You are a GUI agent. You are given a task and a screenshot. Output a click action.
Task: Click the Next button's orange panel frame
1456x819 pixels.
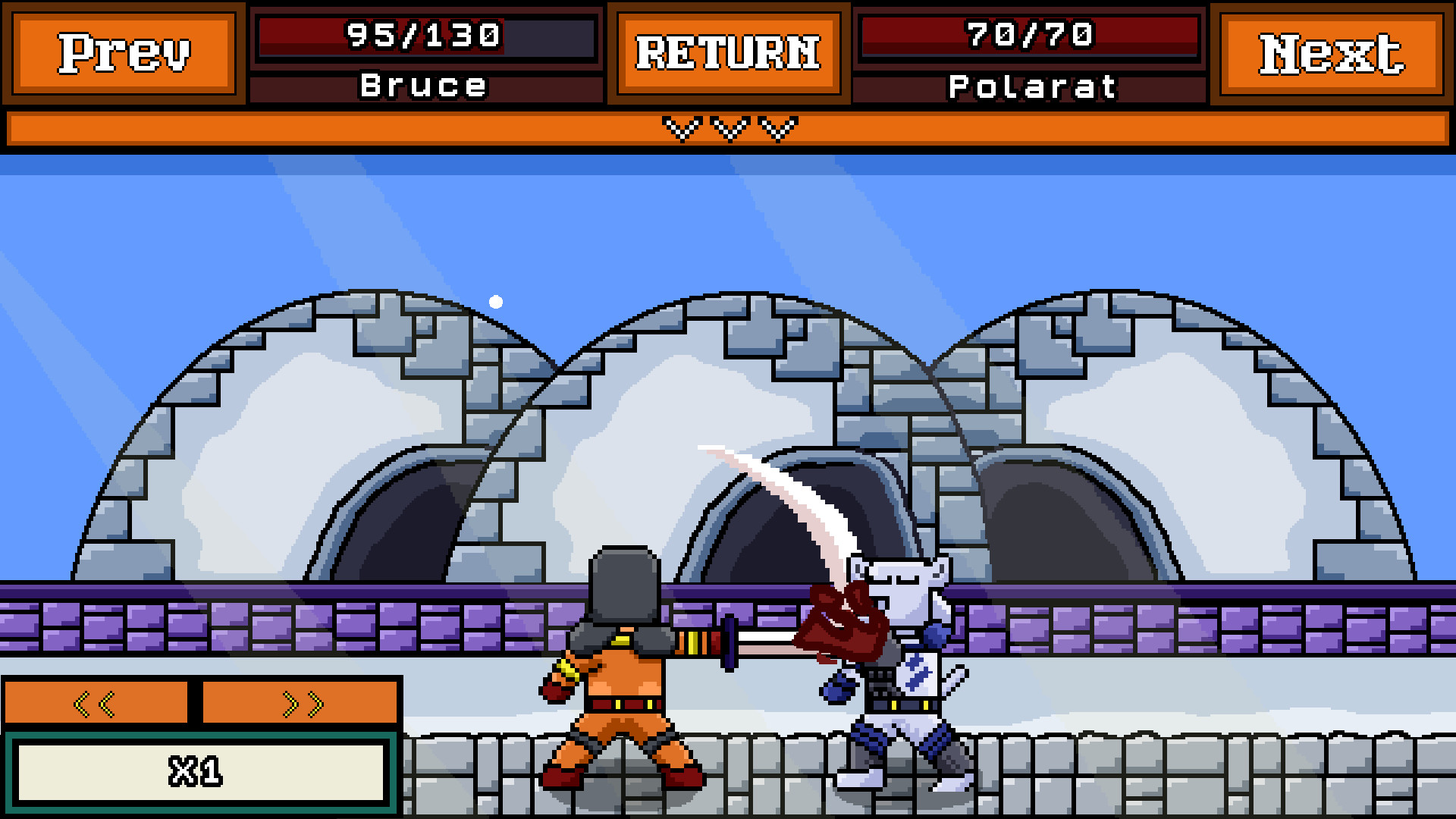click(x=1332, y=53)
